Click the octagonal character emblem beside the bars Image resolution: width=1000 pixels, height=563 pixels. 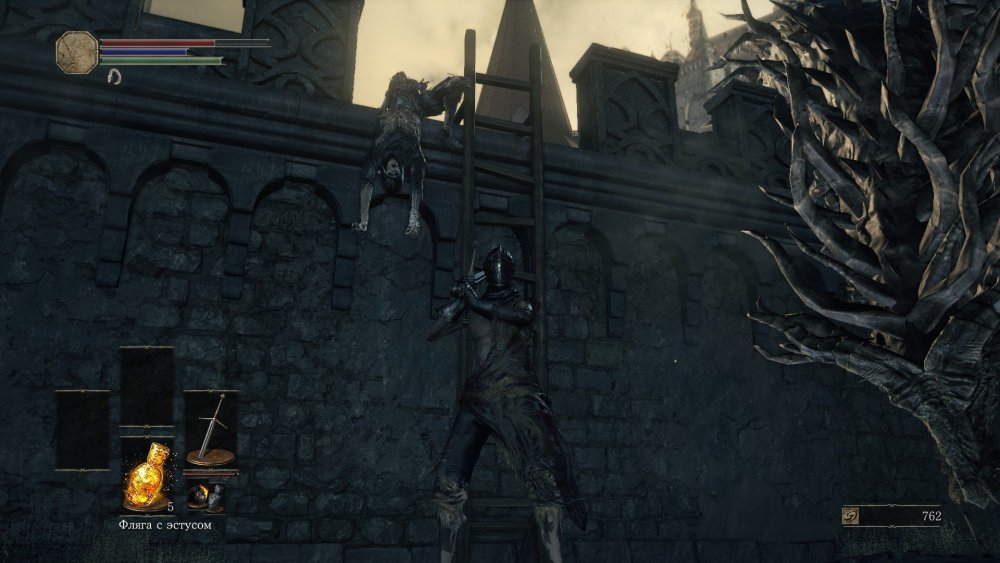pos(77,50)
